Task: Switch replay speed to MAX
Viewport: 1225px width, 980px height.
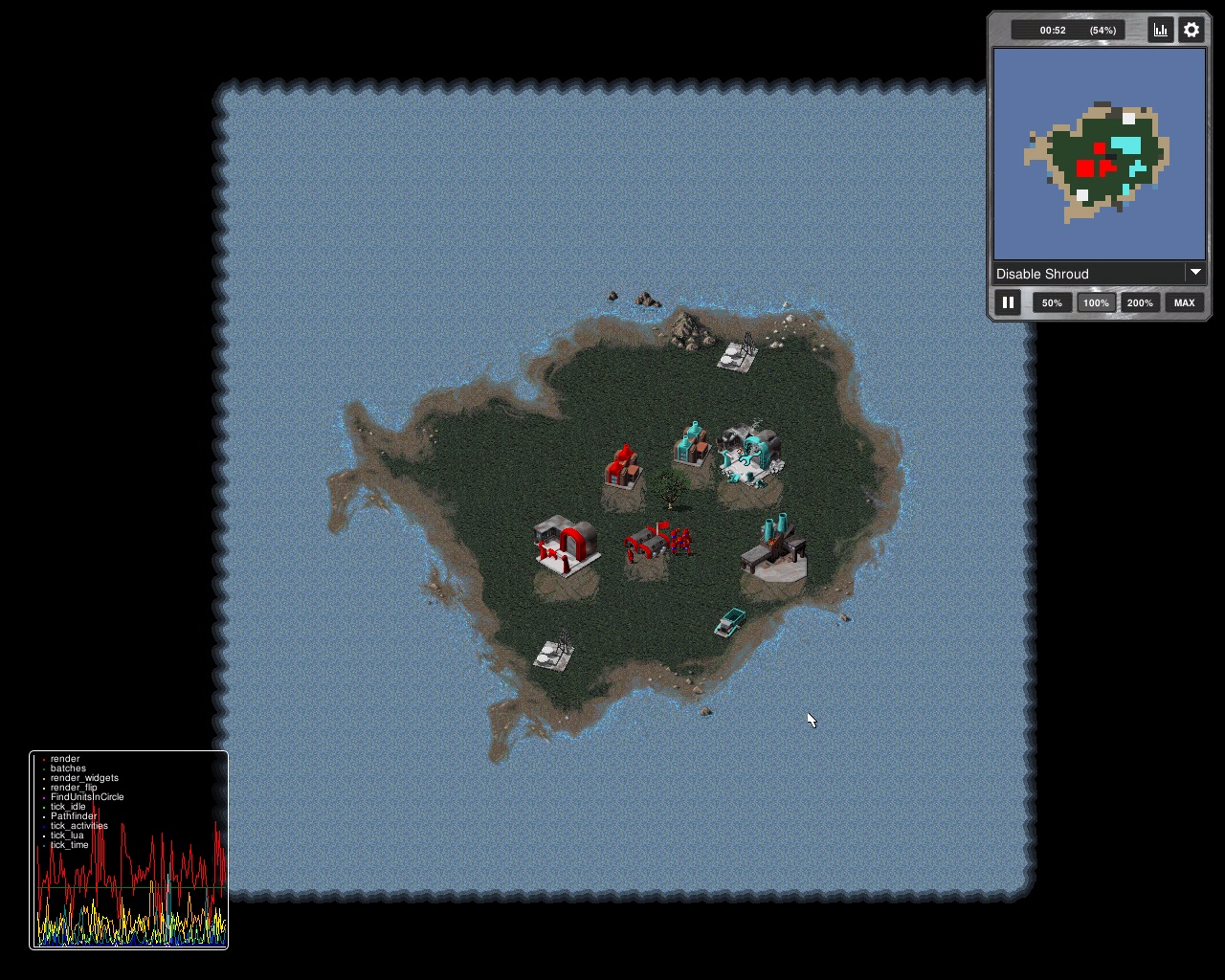Action: pos(1184,302)
